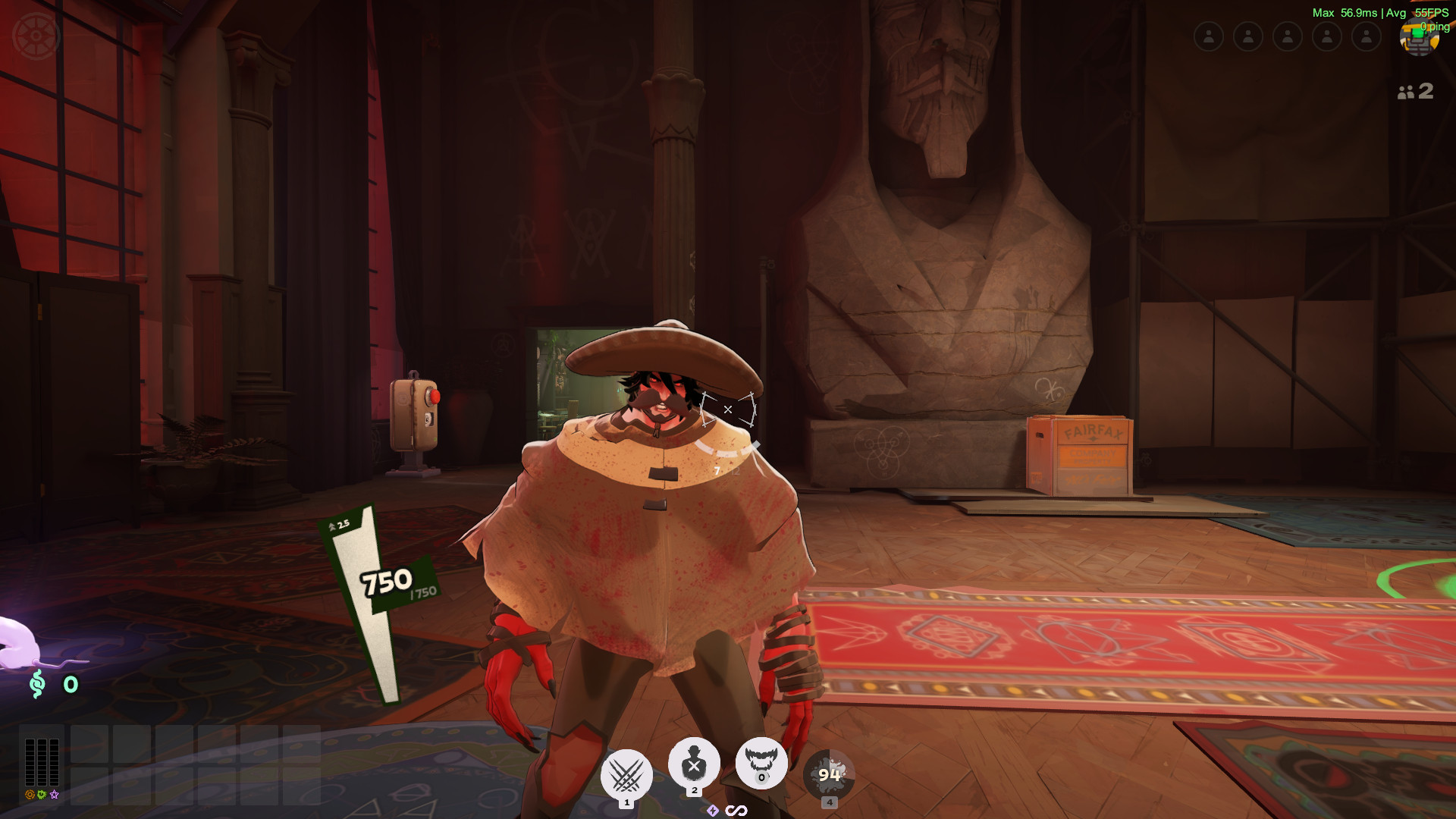This screenshot has width=1456, height=819.
Task: Enable the purple star perk icon
Action: pyautogui.click(x=52, y=794)
